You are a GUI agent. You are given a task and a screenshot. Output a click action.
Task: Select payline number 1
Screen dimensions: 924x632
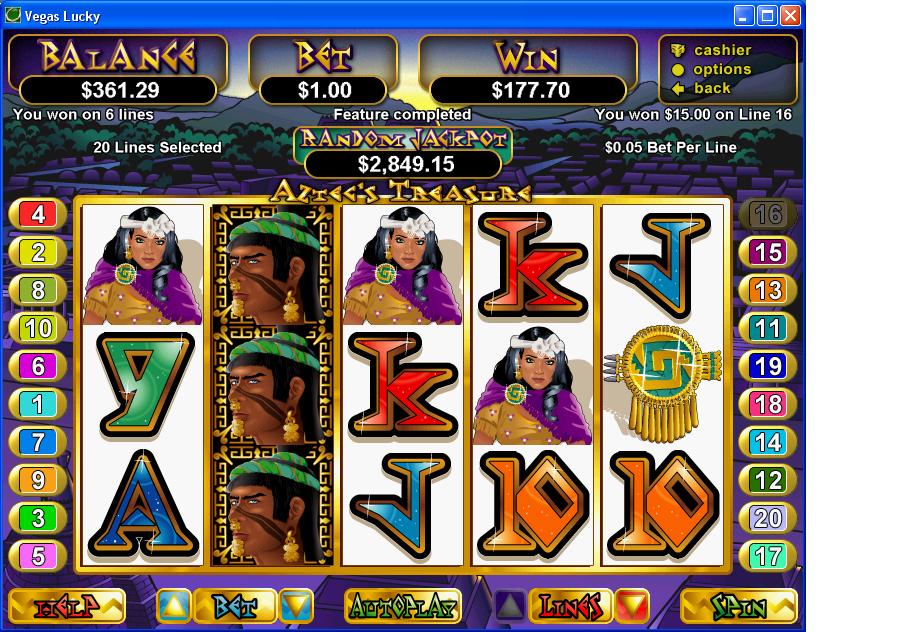38,404
